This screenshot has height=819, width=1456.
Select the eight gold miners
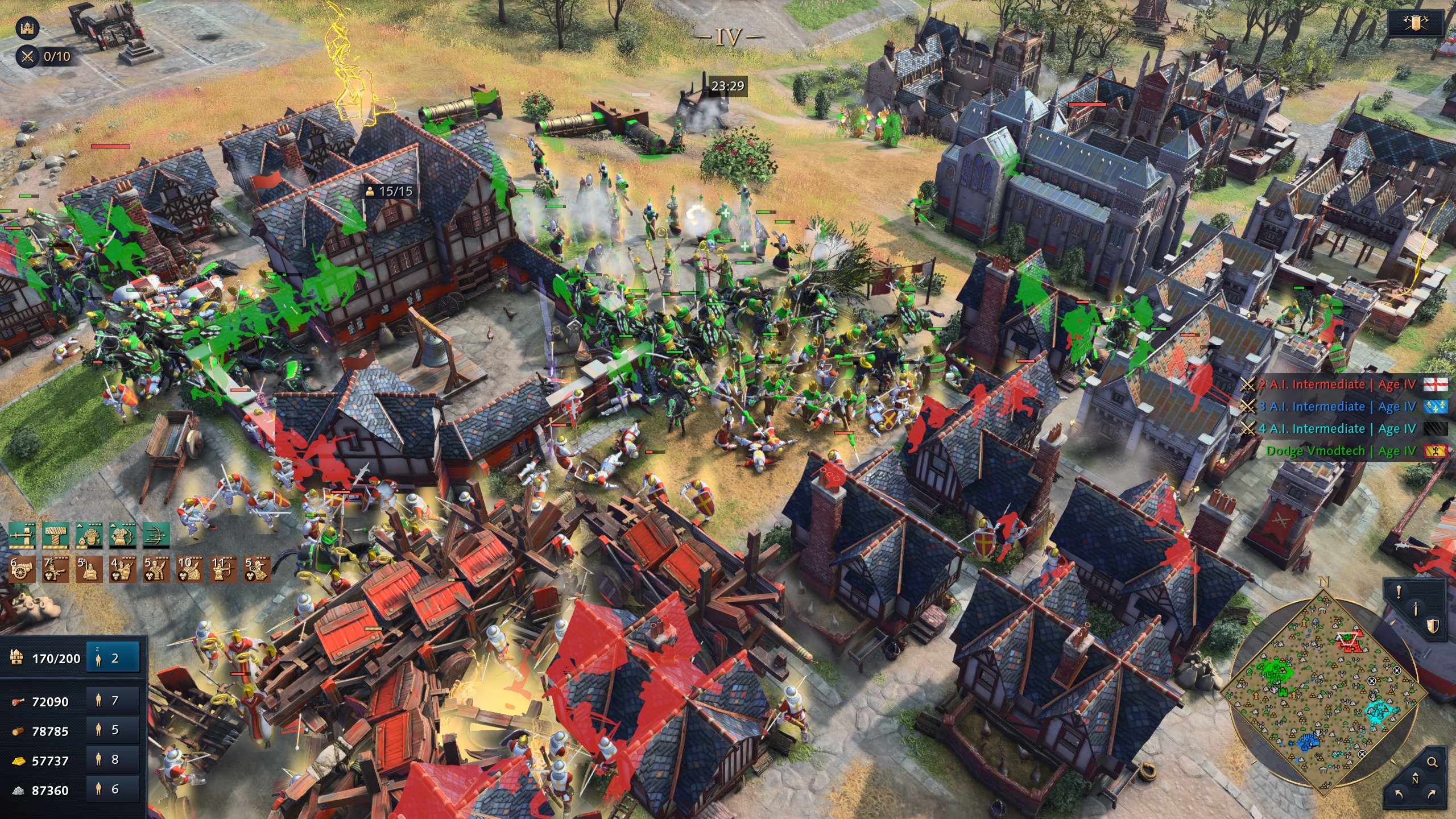coord(113,759)
